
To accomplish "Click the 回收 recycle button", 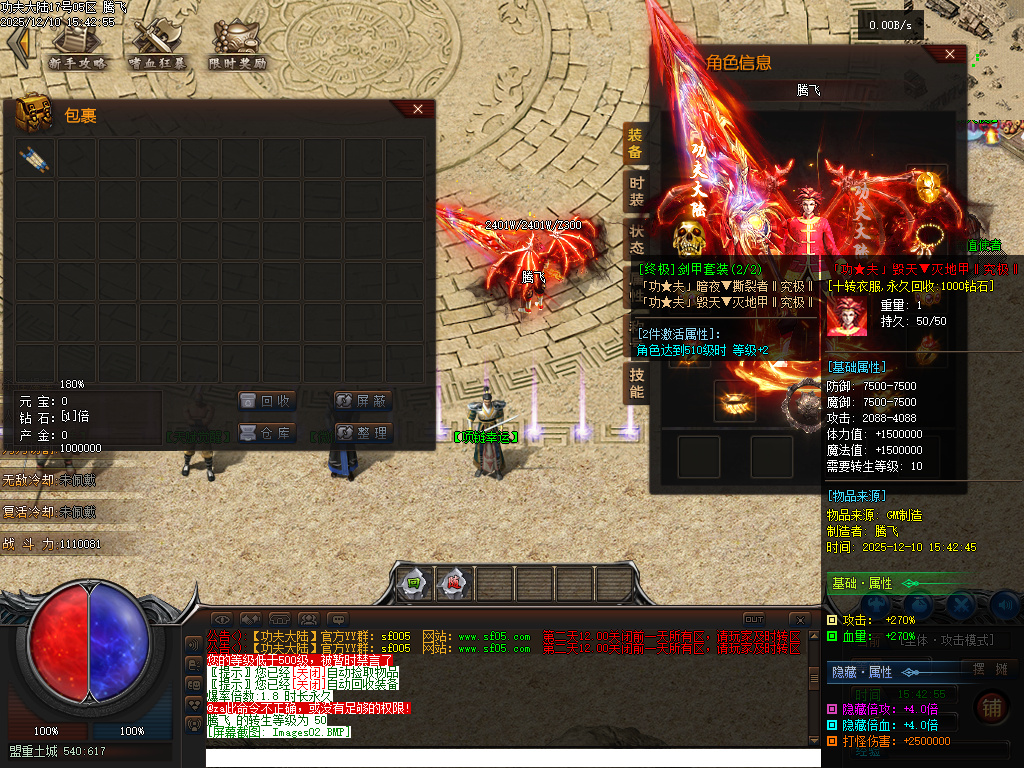I will 267,401.
